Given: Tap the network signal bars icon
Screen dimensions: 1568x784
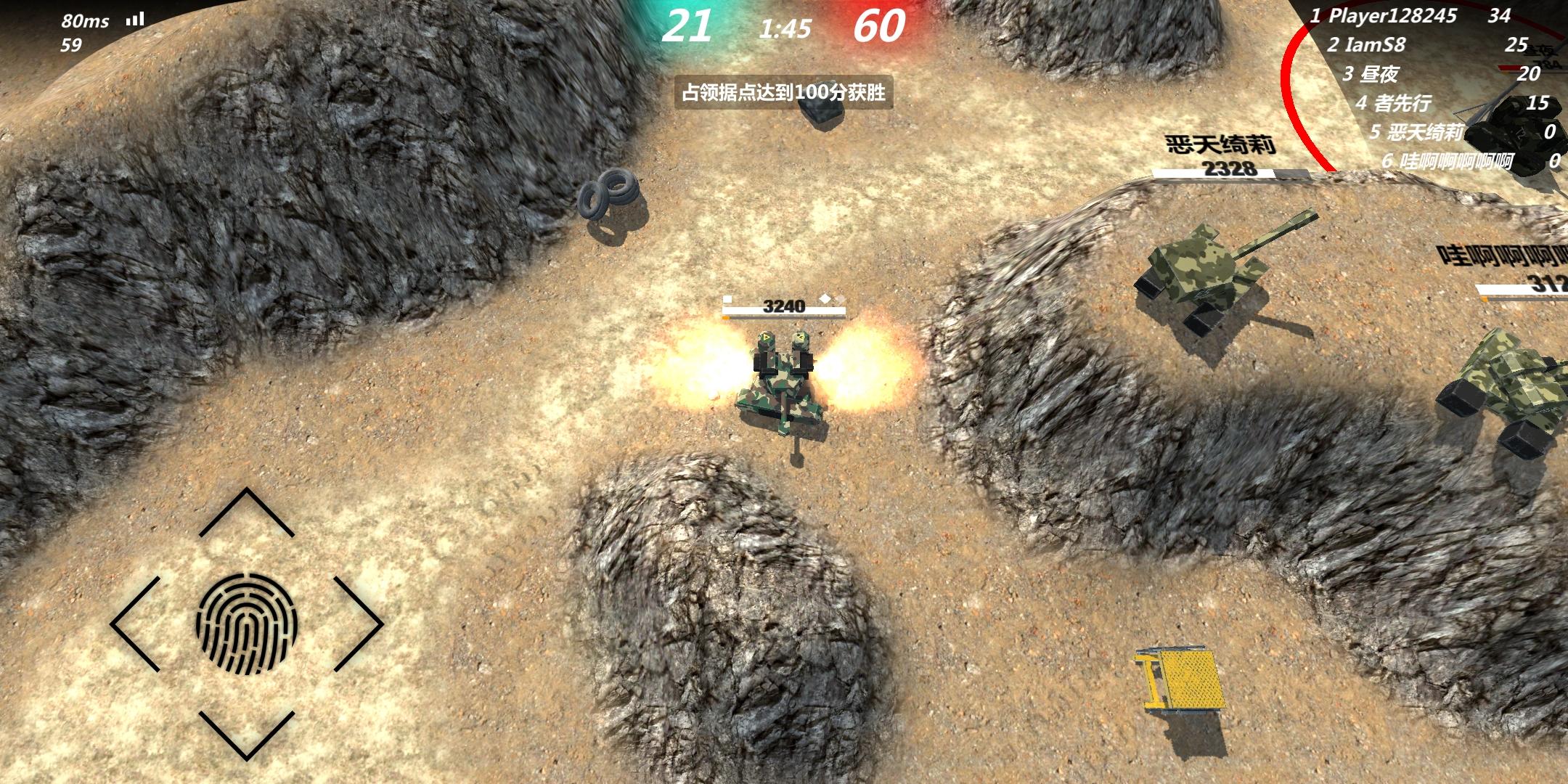Looking at the screenshot, I should click(x=133, y=20).
